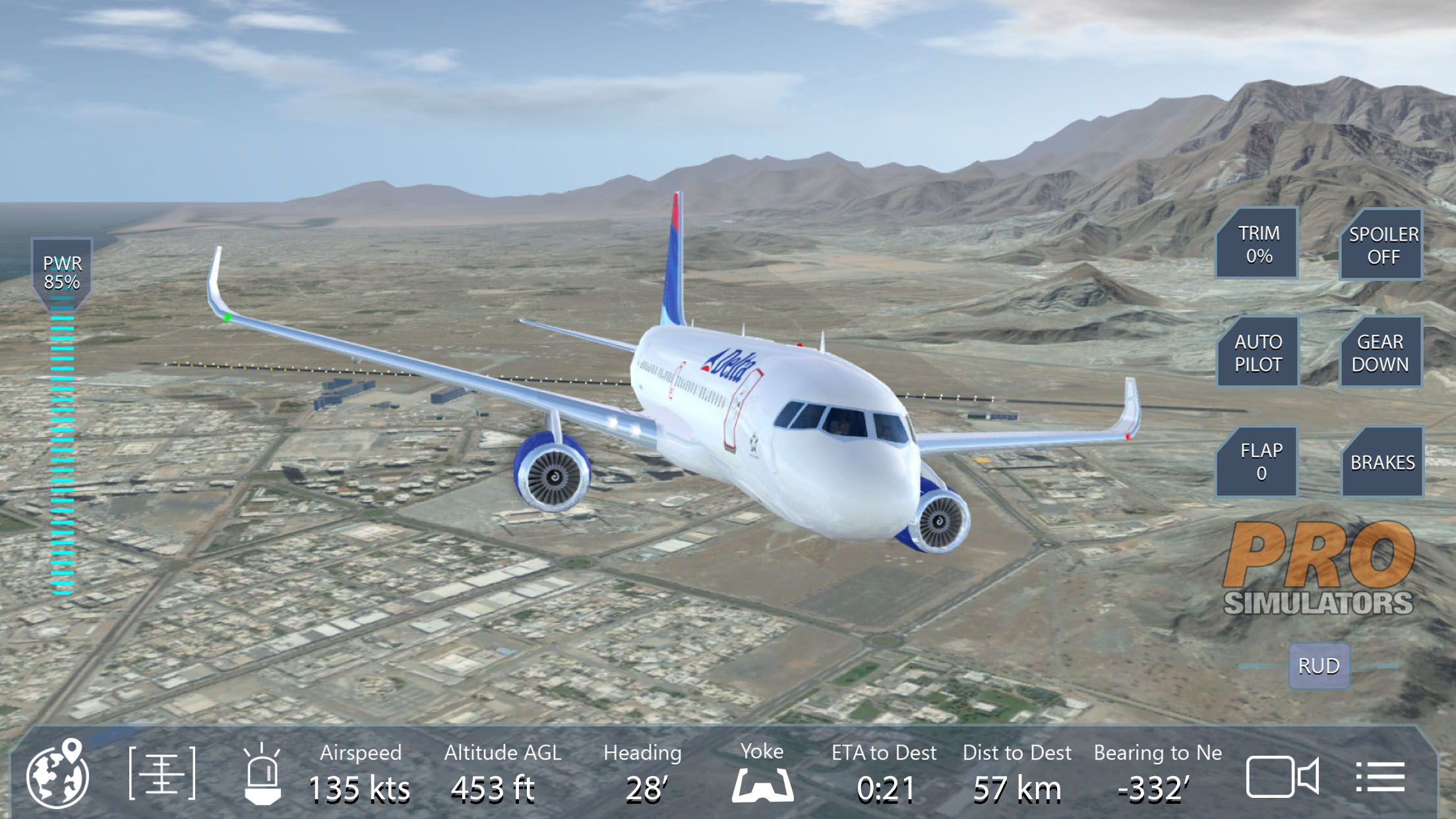Toggle the aircraft beacon light icon
1456x819 pixels.
coord(262,775)
